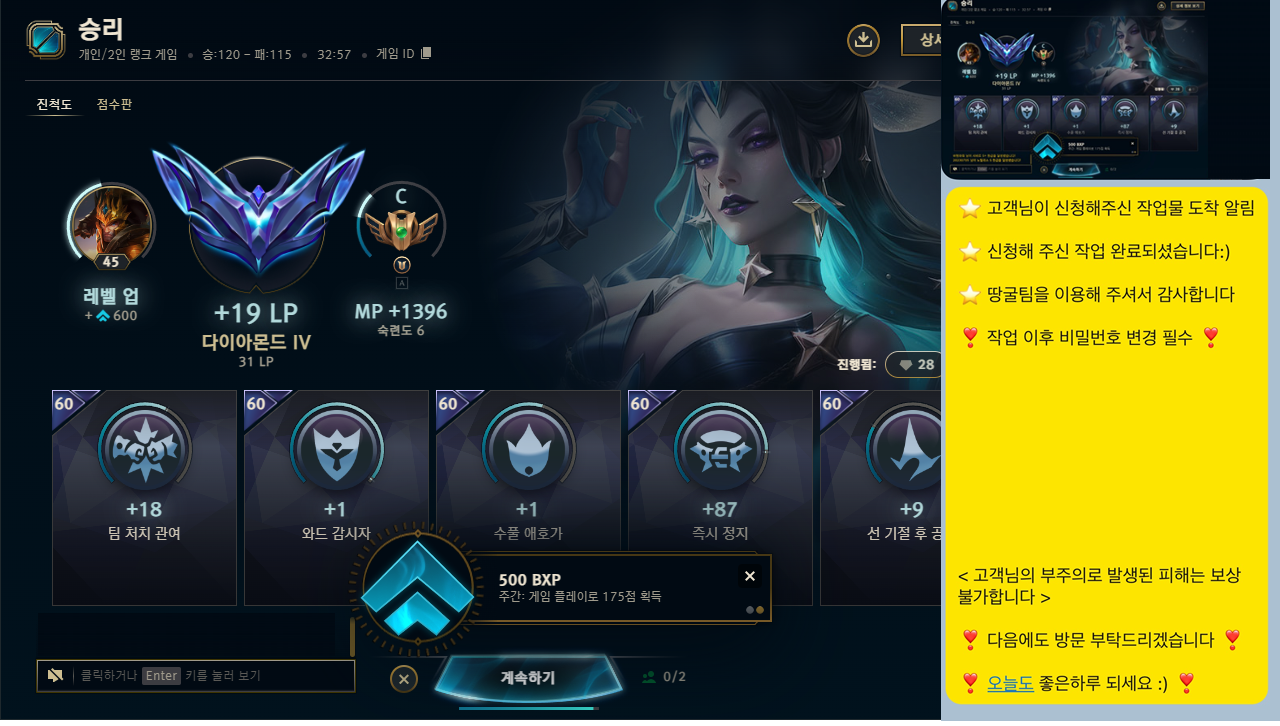Toggle the chat mute speaker icon
The height and width of the screenshot is (726, 1280).
coord(56,675)
